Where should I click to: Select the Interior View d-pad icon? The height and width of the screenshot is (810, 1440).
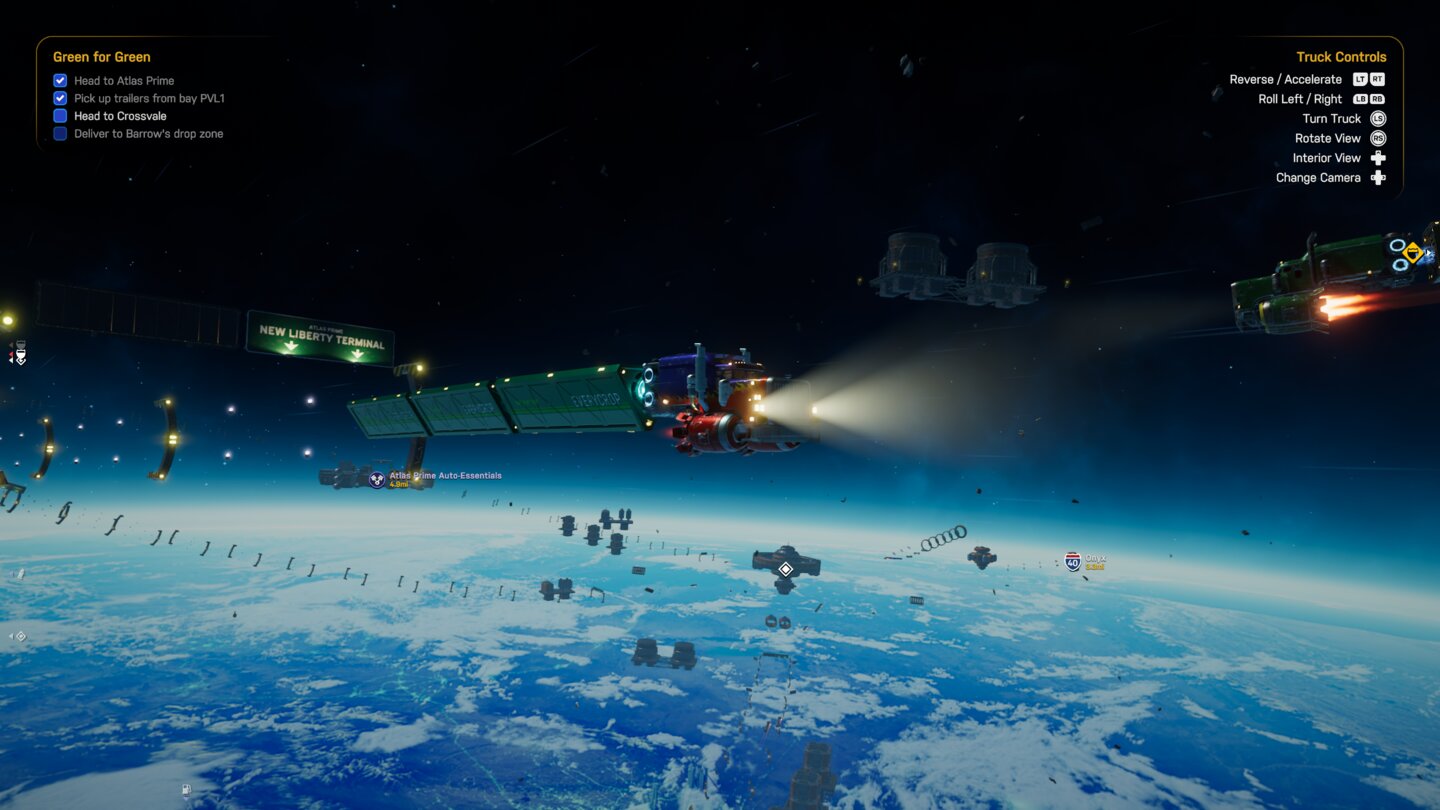(x=1378, y=157)
